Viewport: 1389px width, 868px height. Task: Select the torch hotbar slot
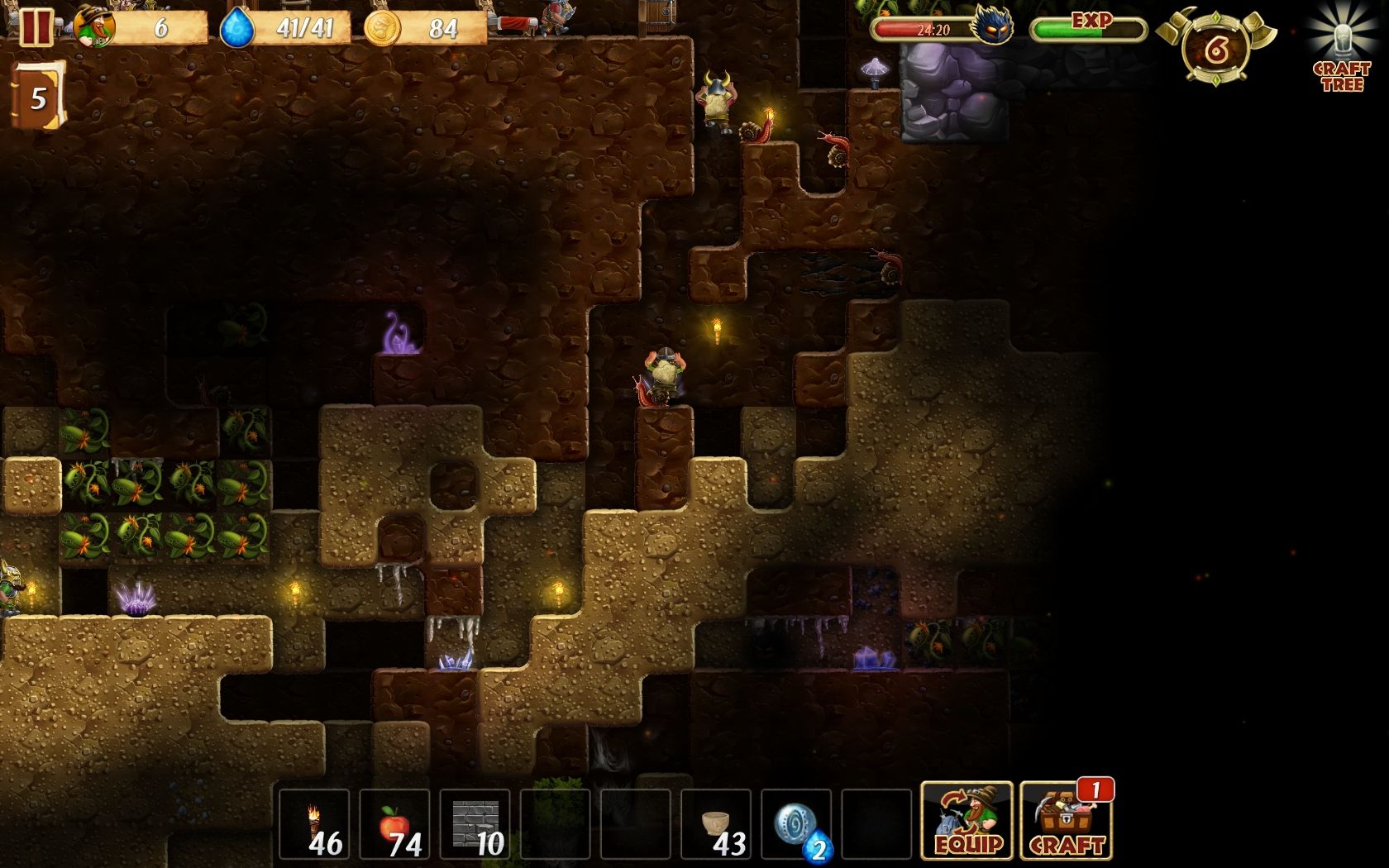[x=314, y=824]
